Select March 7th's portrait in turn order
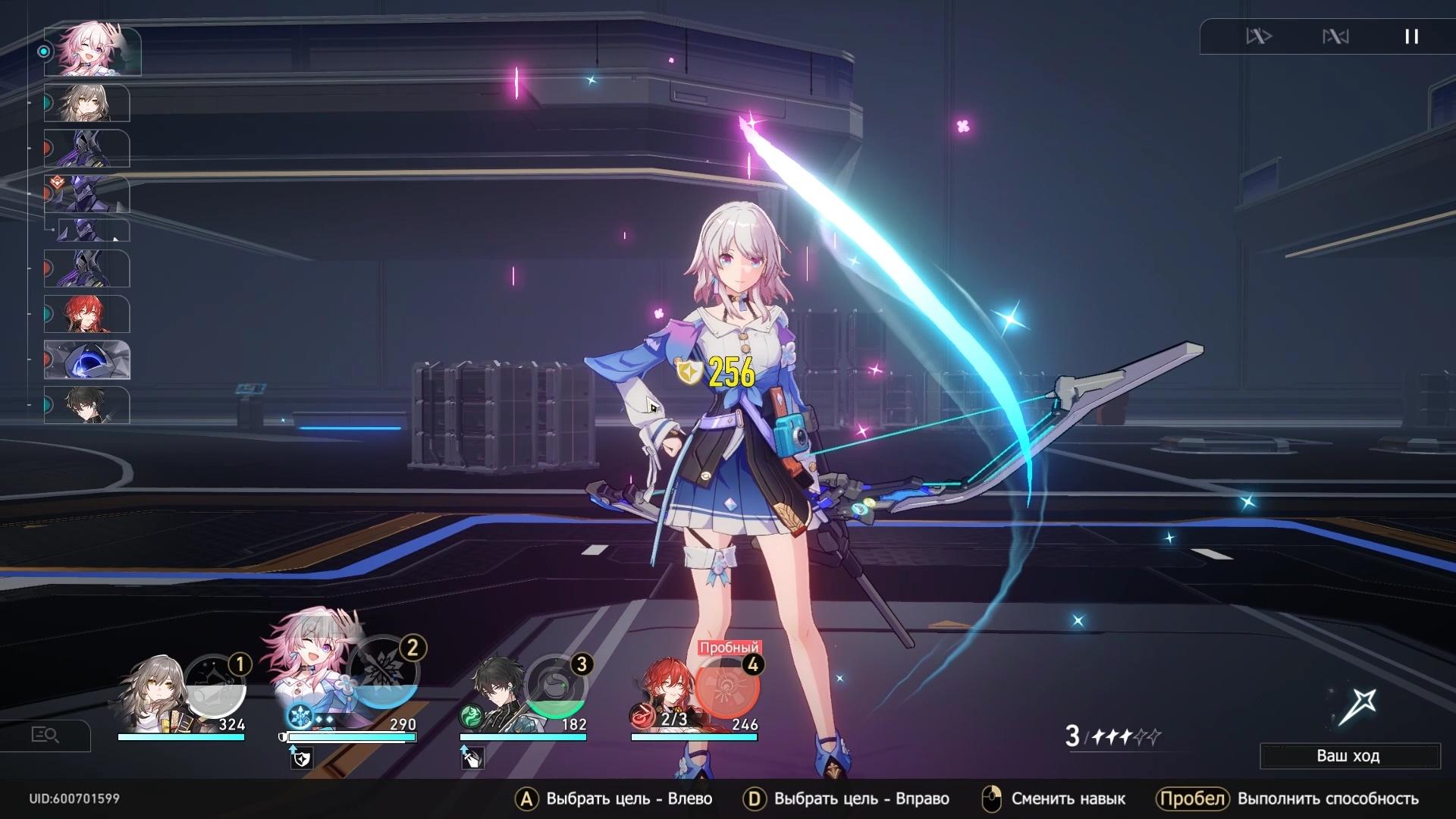1456x819 pixels. click(x=91, y=52)
